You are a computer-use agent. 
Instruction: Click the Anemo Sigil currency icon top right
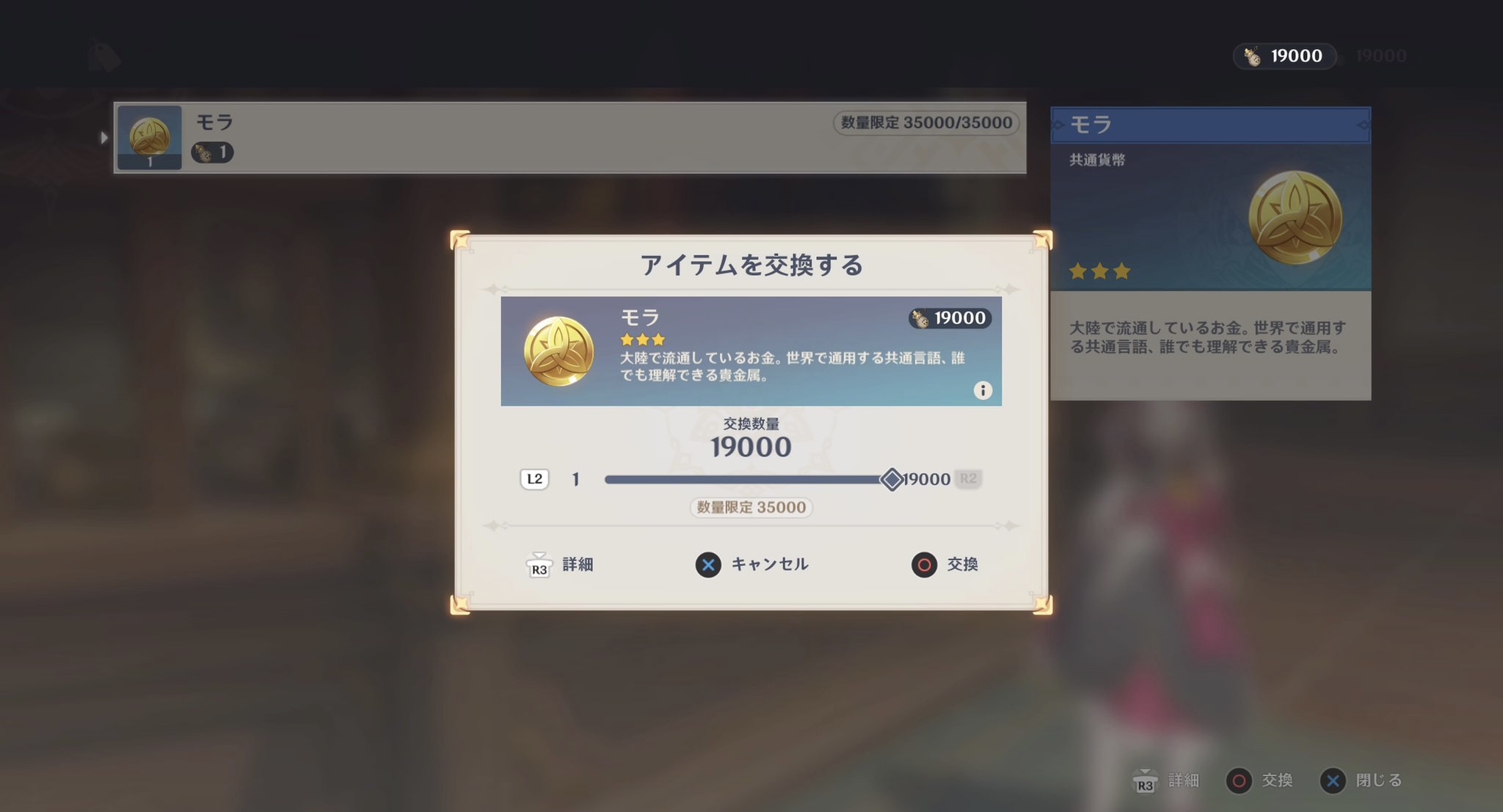point(1251,55)
